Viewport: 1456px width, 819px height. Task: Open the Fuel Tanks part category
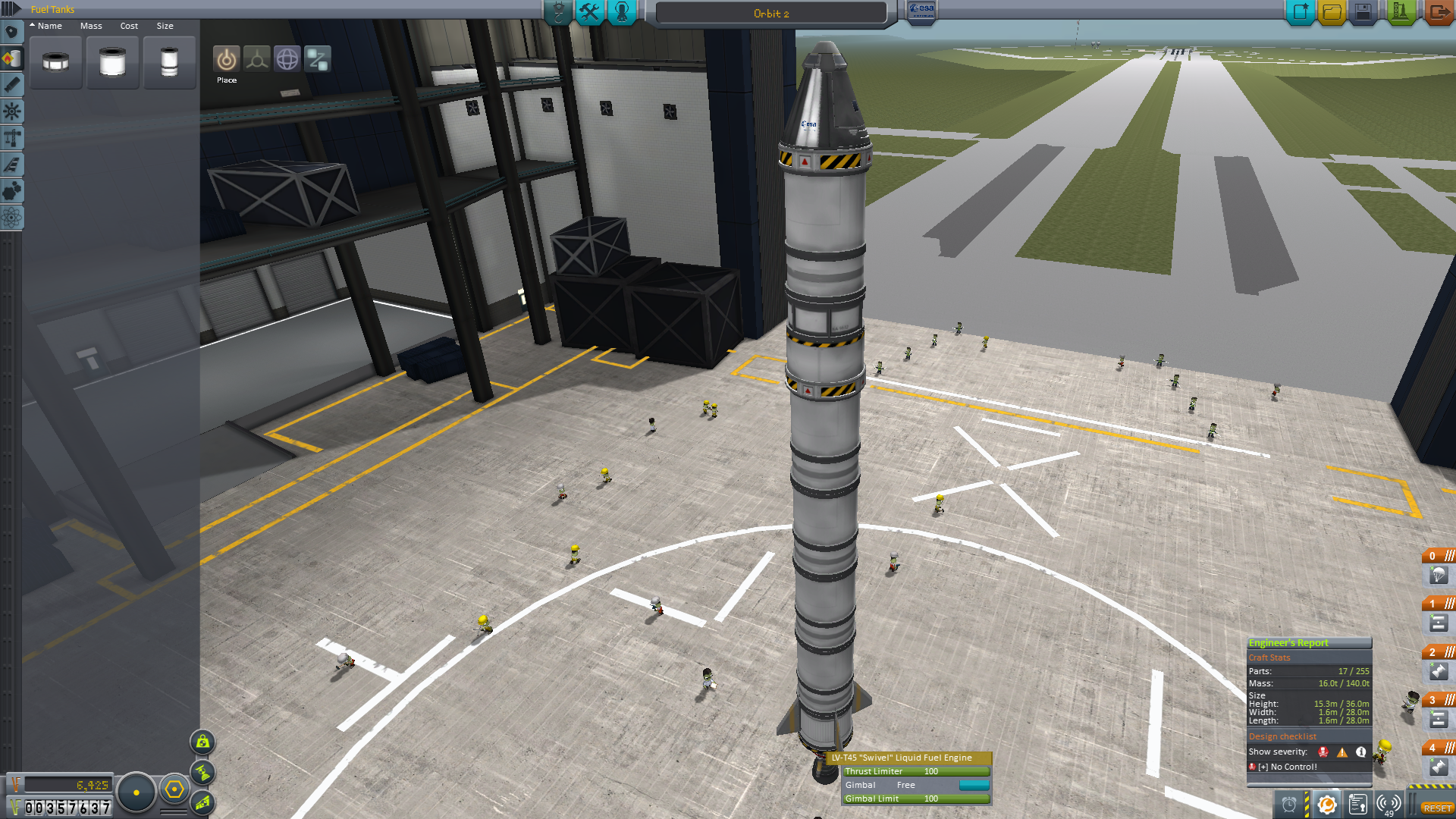click(12, 58)
